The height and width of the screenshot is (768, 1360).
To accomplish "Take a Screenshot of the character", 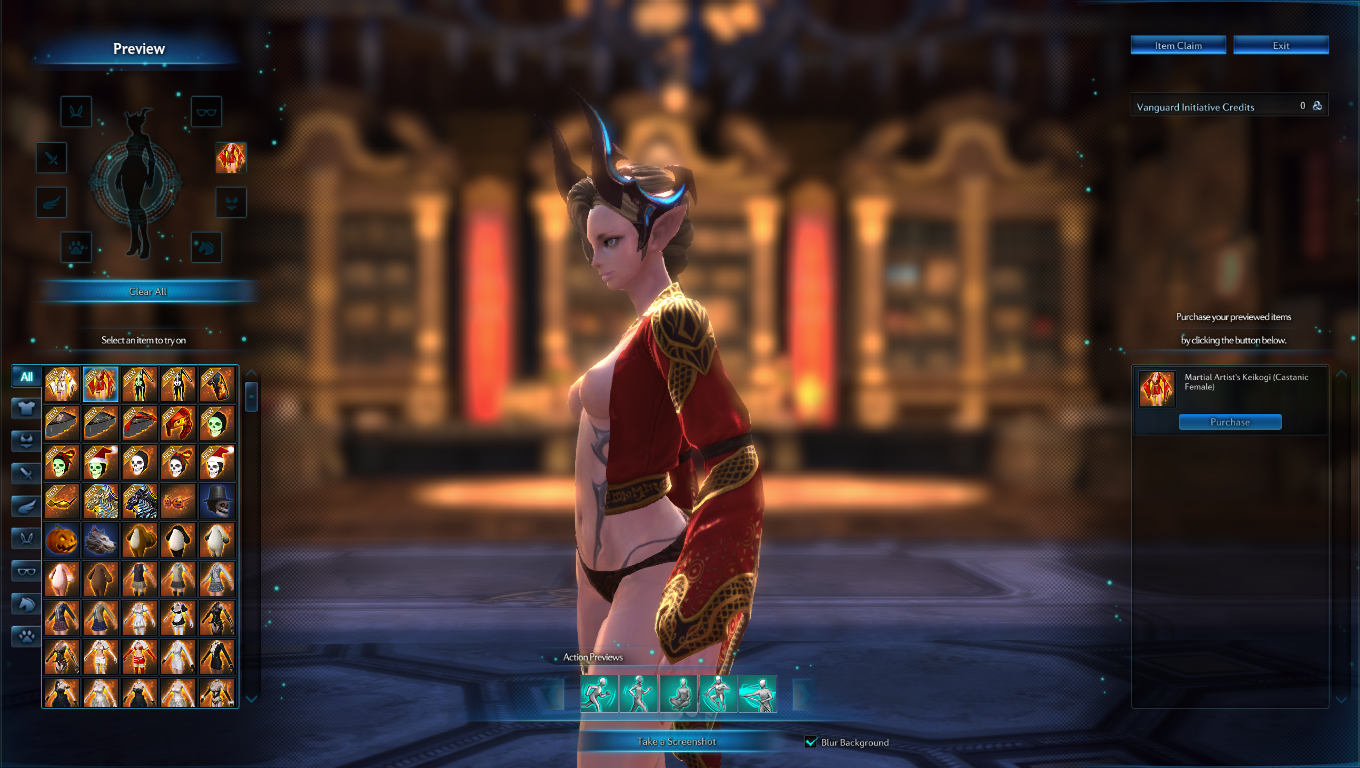I will pyautogui.click(x=677, y=741).
